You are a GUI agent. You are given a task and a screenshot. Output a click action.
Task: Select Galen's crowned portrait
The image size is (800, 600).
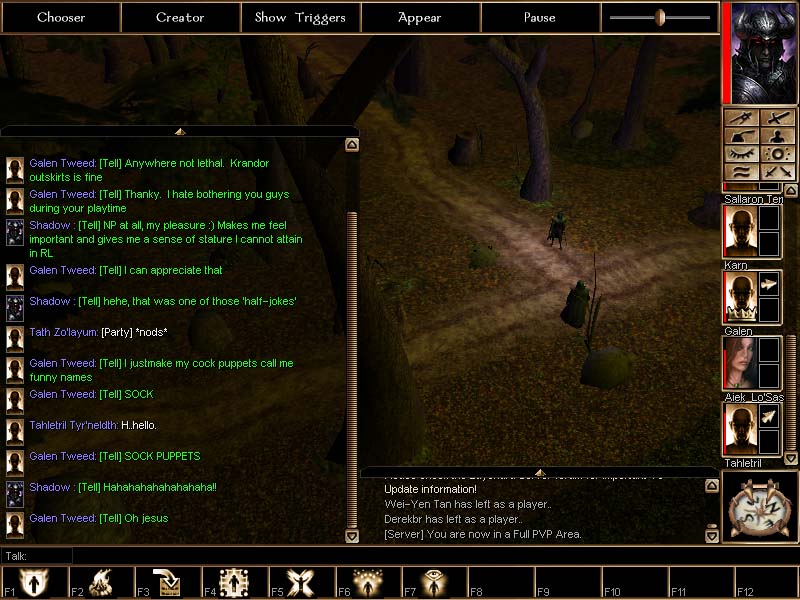(x=740, y=296)
